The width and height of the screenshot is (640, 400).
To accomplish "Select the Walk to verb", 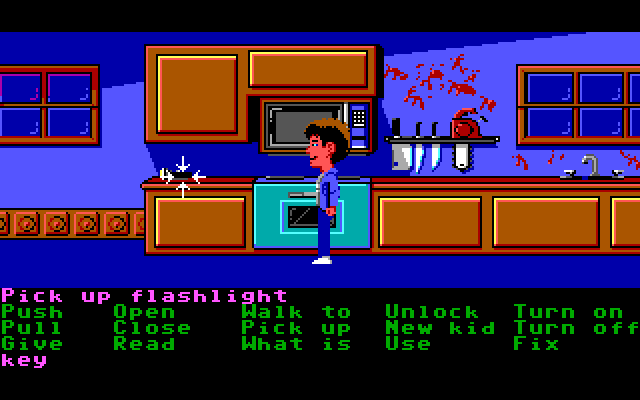I will [296, 312].
